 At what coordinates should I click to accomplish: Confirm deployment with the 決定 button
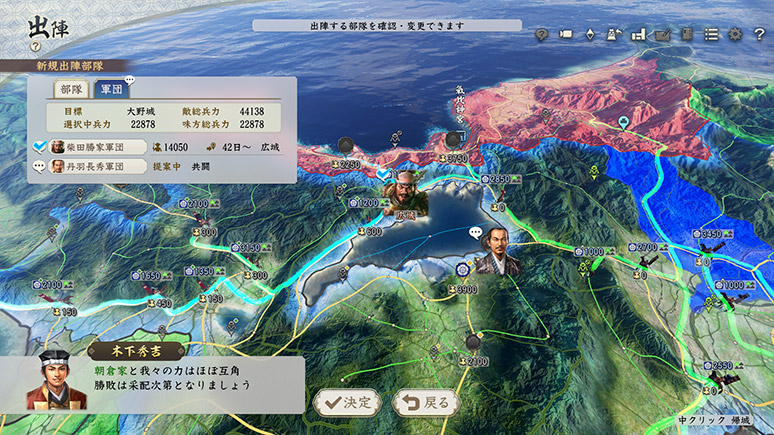pos(347,403)
